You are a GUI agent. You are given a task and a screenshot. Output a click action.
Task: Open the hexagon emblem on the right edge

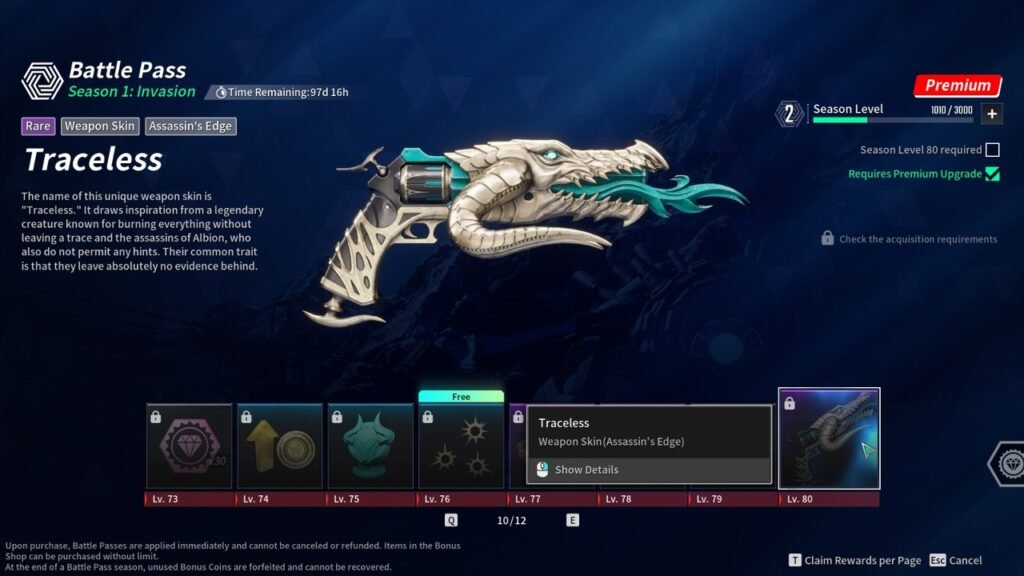(x=1006, y=464)
